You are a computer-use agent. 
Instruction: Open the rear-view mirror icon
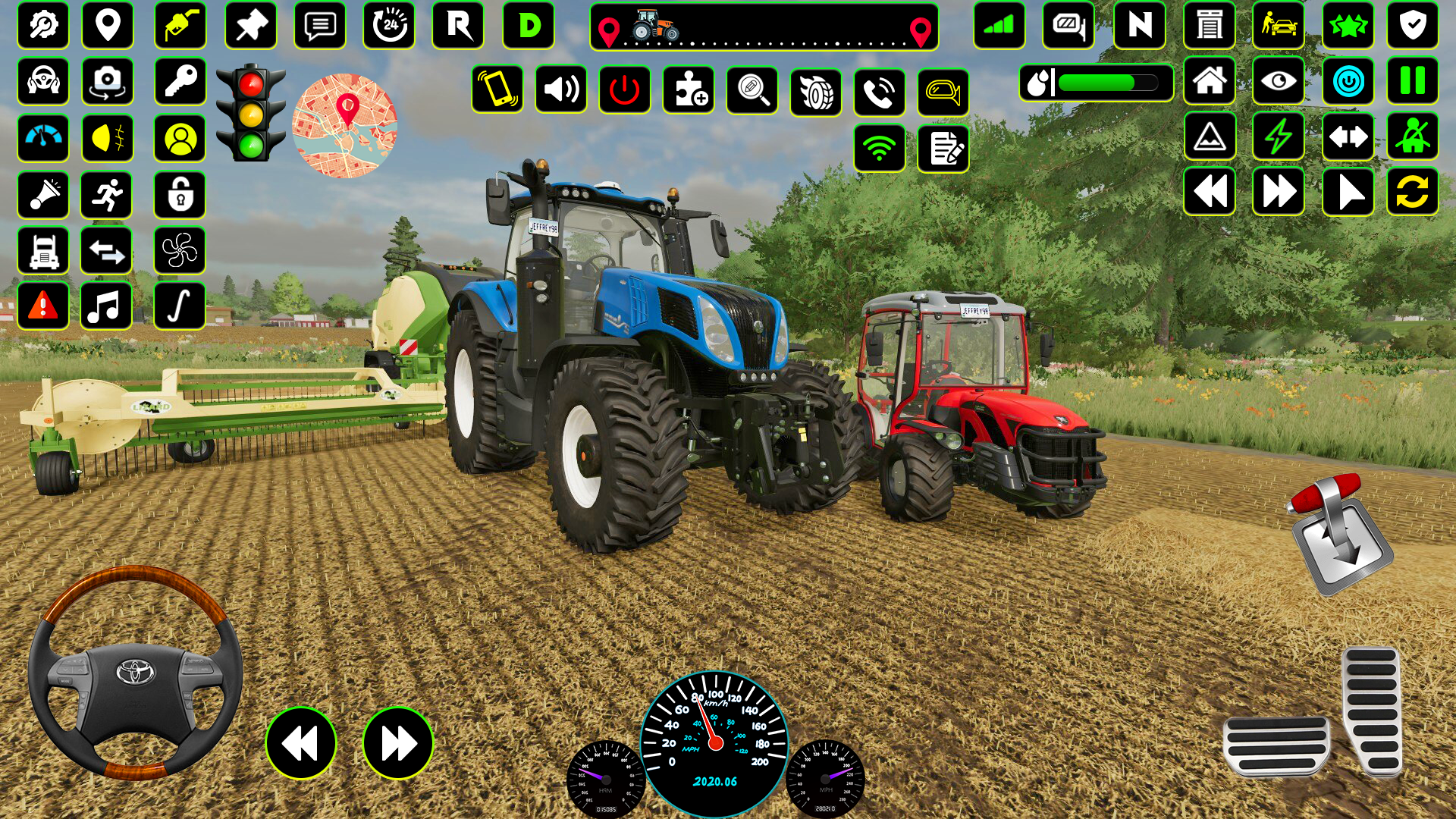tap(943, 93)
